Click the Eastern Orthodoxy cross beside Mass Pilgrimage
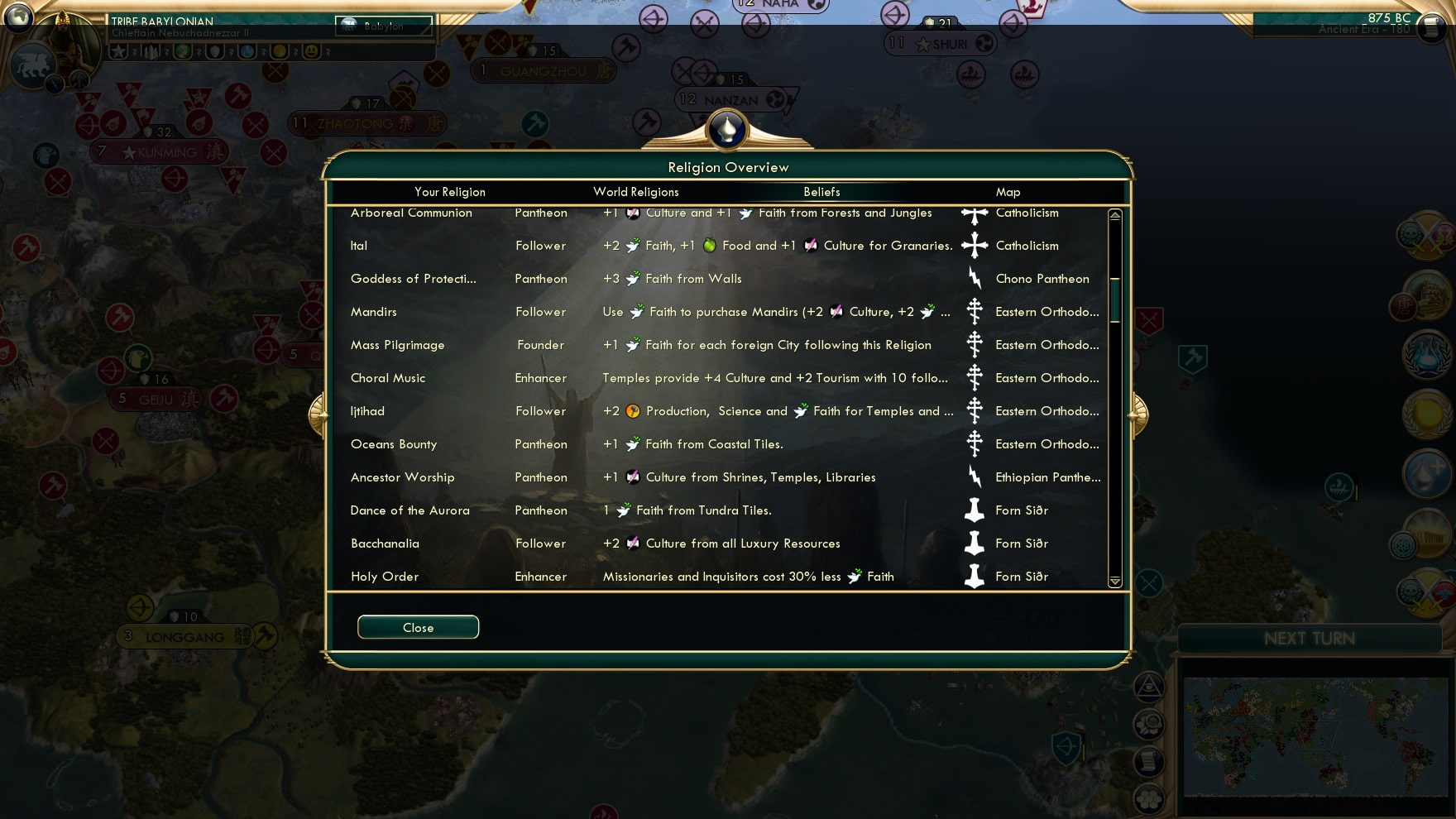The height and width of the screenshot is (819, 1456). click(975, 345)
